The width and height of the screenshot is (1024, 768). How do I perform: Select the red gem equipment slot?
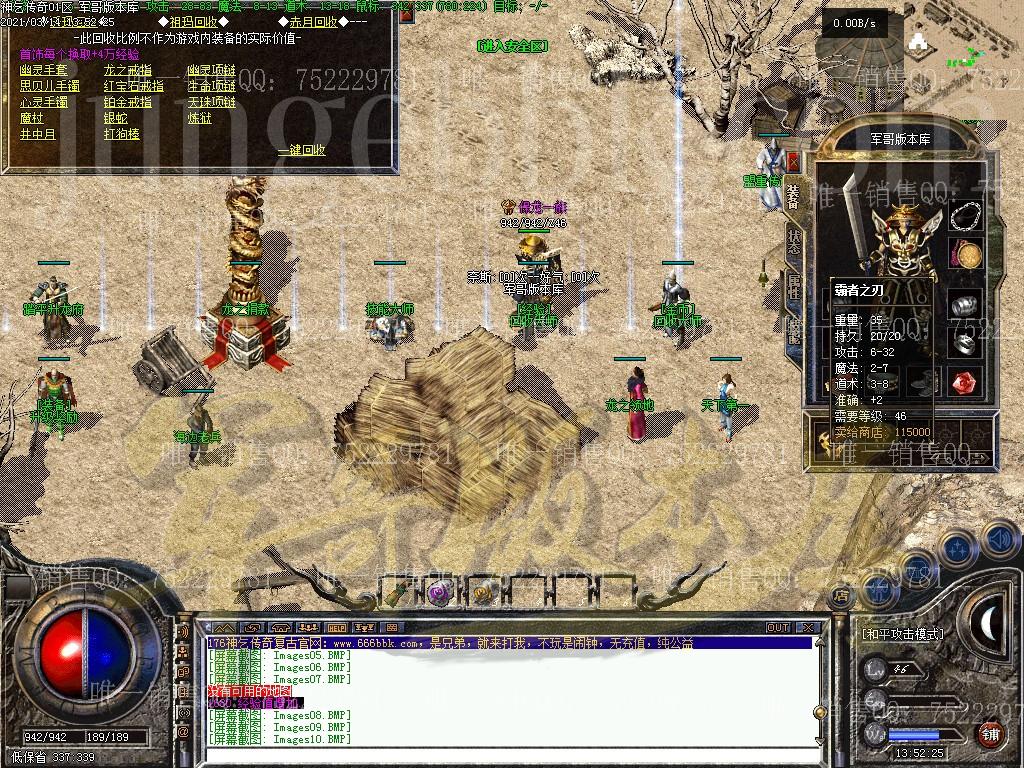click(x=964, y=383)
